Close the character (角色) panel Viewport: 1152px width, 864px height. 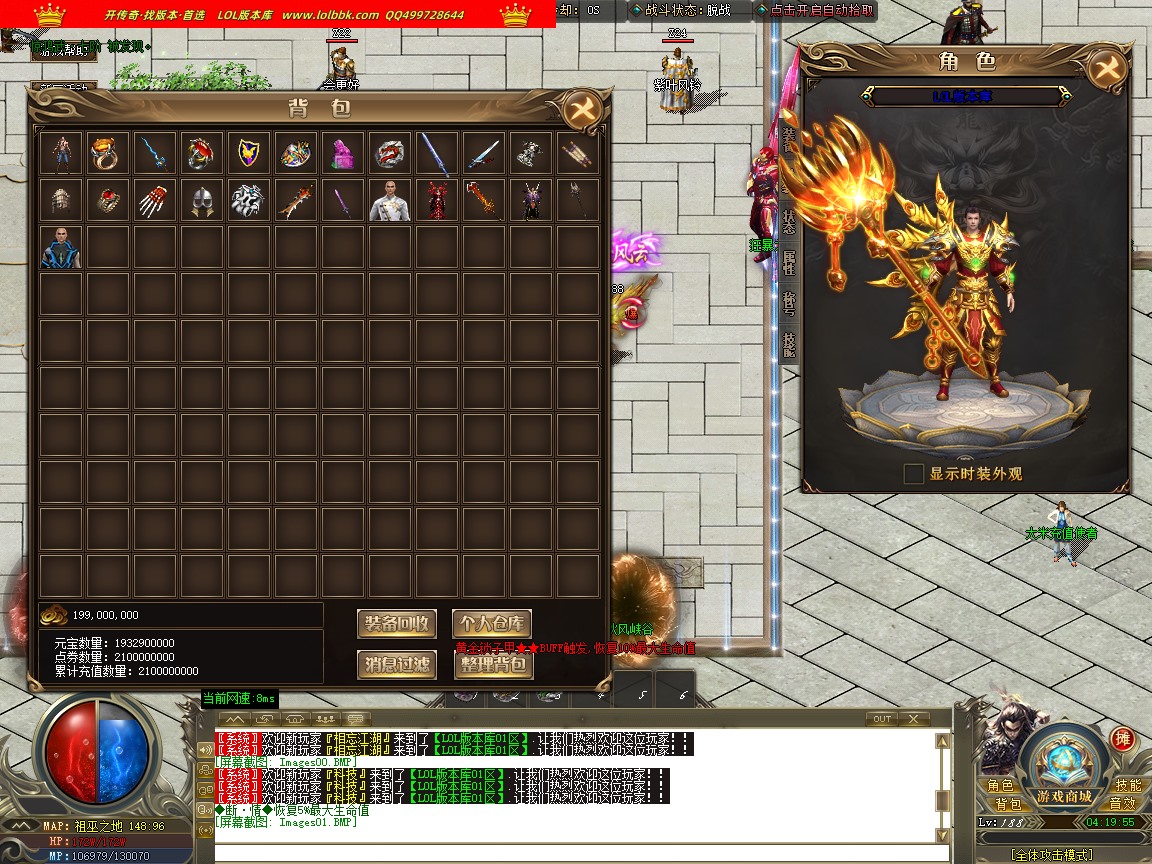tap(1107, 68)
